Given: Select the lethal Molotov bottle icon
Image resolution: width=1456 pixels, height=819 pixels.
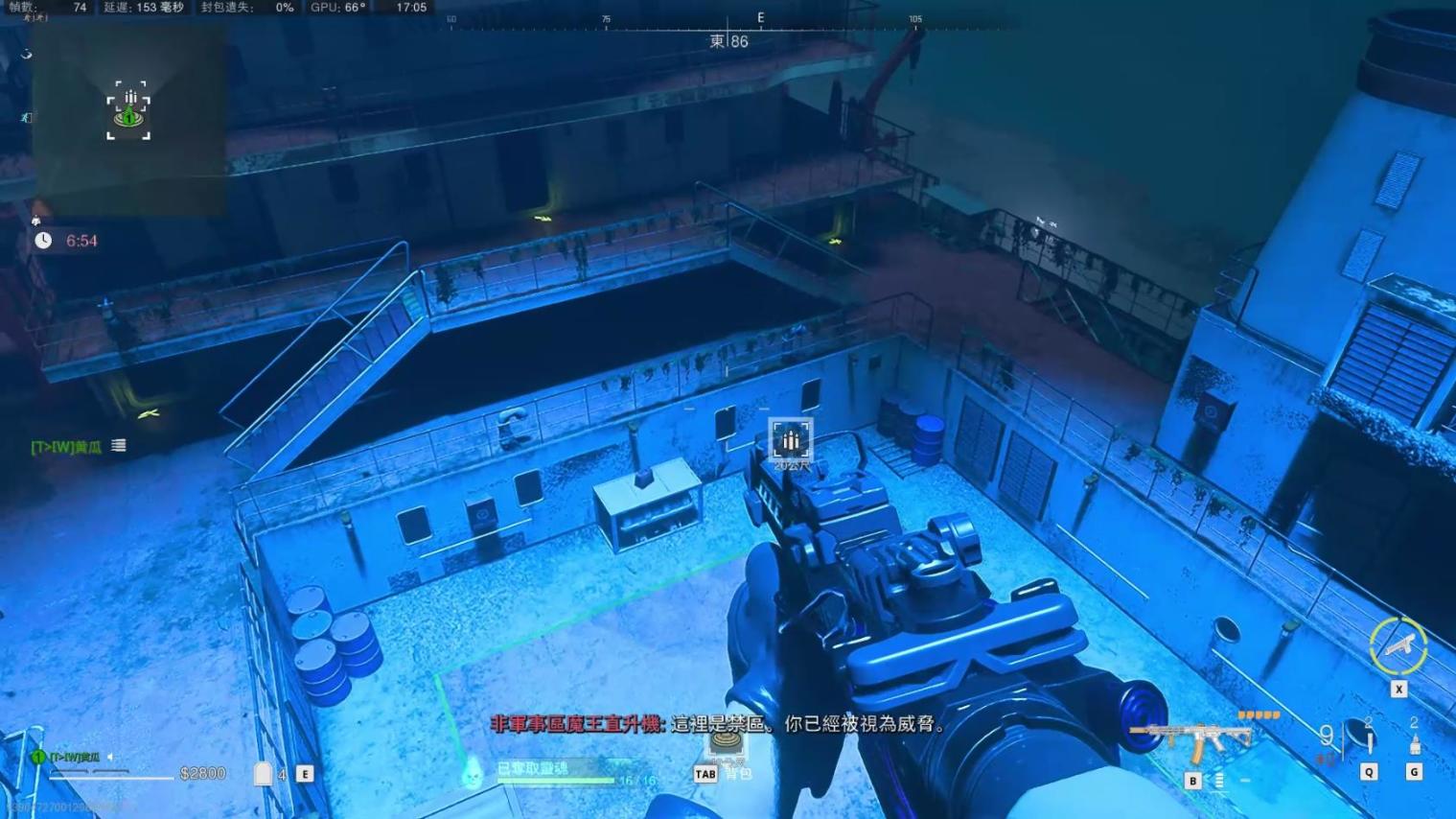Looking at the screenshot, I should pyautogui.click(x=1414, y=744).
